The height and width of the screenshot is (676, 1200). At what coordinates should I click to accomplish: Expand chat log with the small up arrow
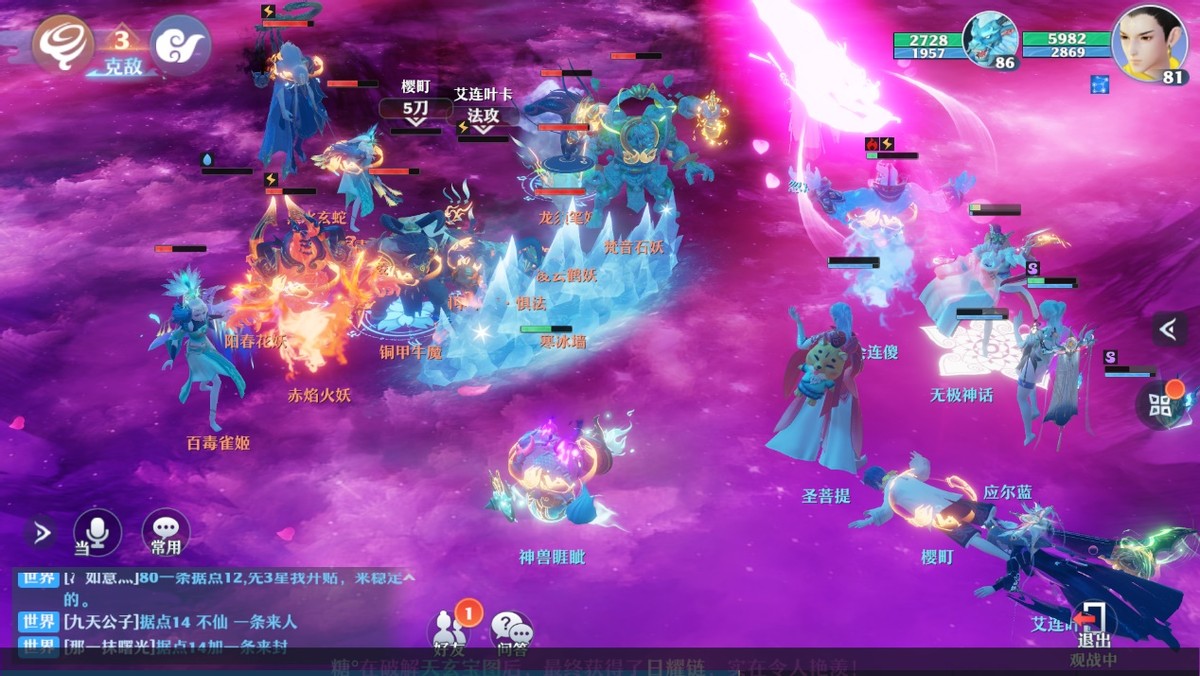coord(408,578)
